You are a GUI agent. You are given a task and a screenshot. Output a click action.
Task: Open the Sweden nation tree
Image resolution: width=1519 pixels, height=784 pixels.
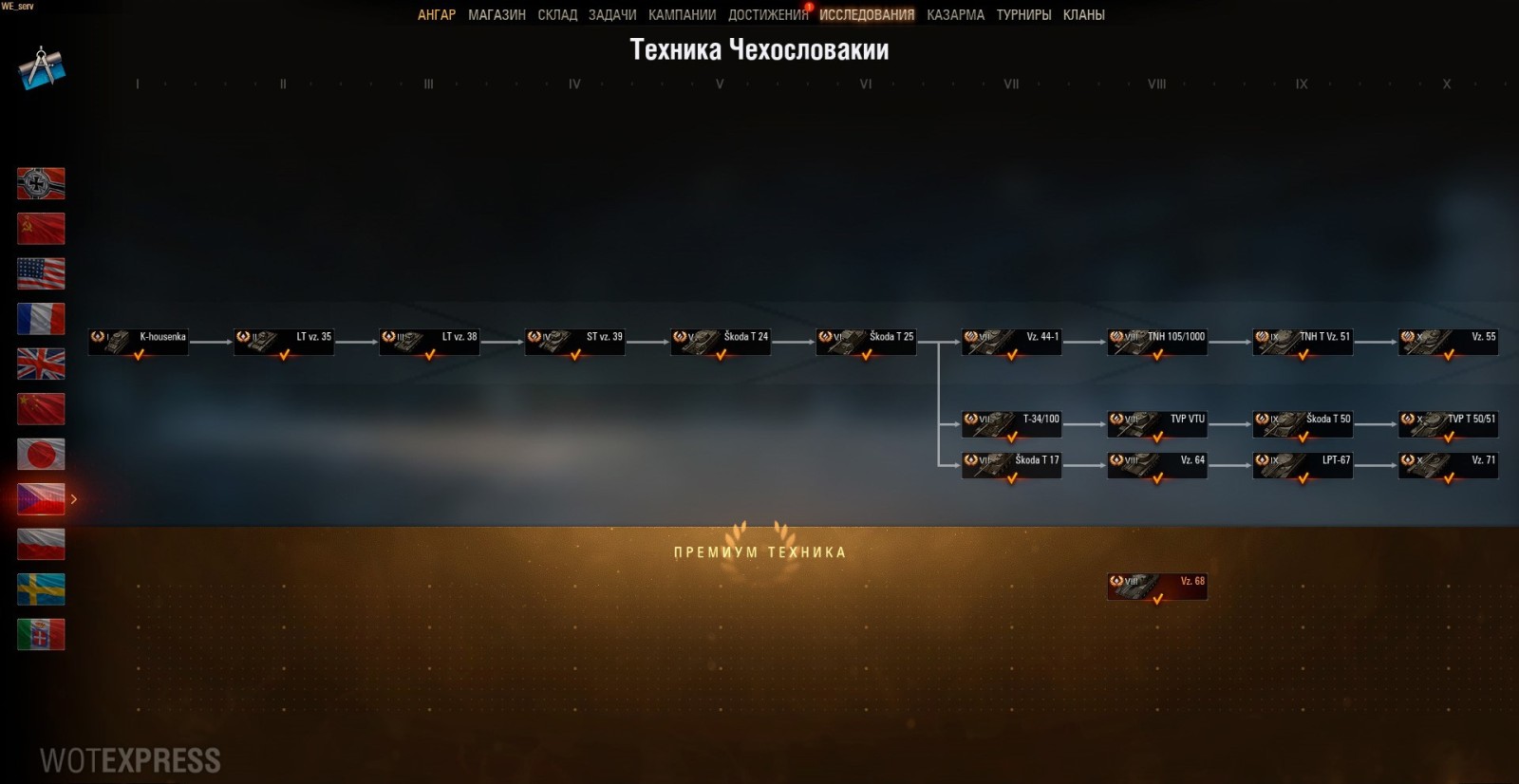pyautogui.click(x=41, y=589)
